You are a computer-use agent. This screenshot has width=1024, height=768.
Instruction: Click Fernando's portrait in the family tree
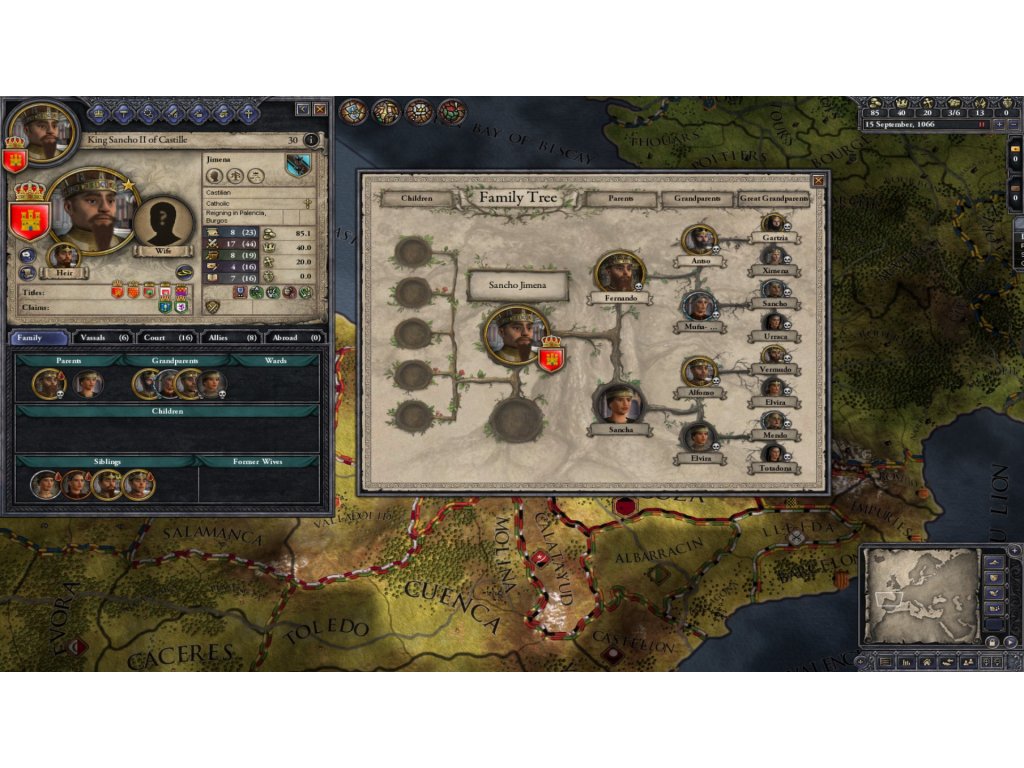(x=620, y=272)
